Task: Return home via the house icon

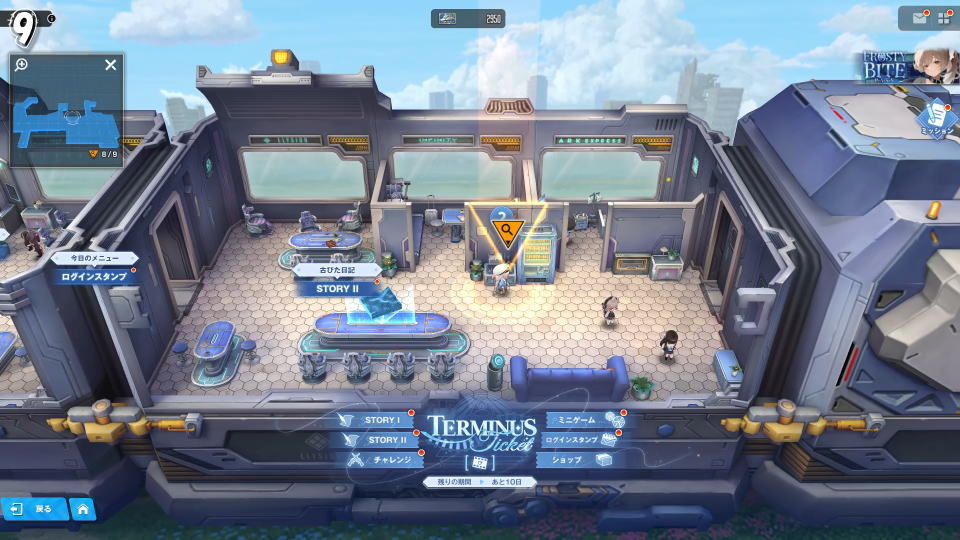Action: click(x=82, y=509)
